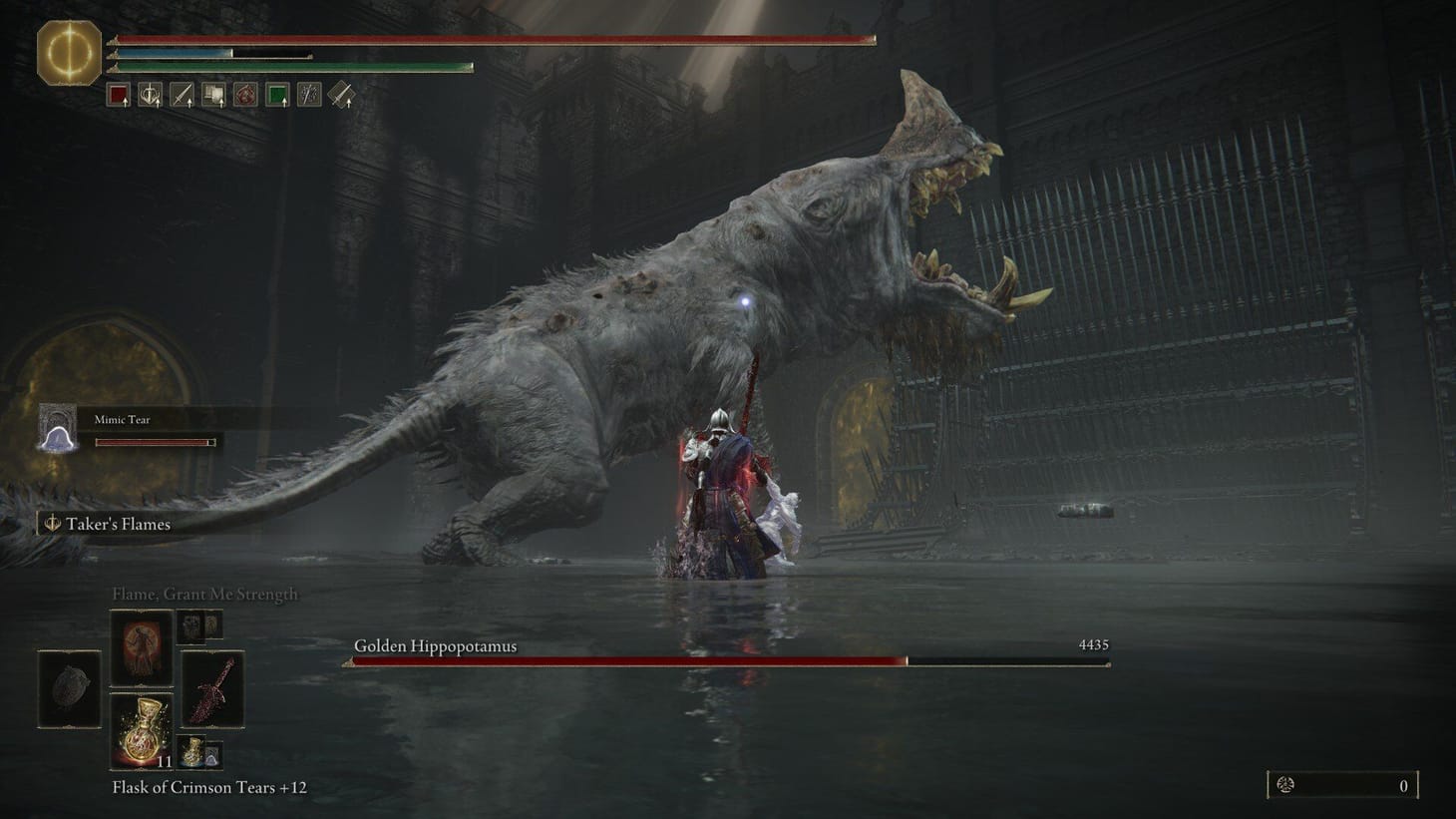1456x819 pixels.
Task: Select the Flame, Grant Me Strength text
Action: point(204,594)
